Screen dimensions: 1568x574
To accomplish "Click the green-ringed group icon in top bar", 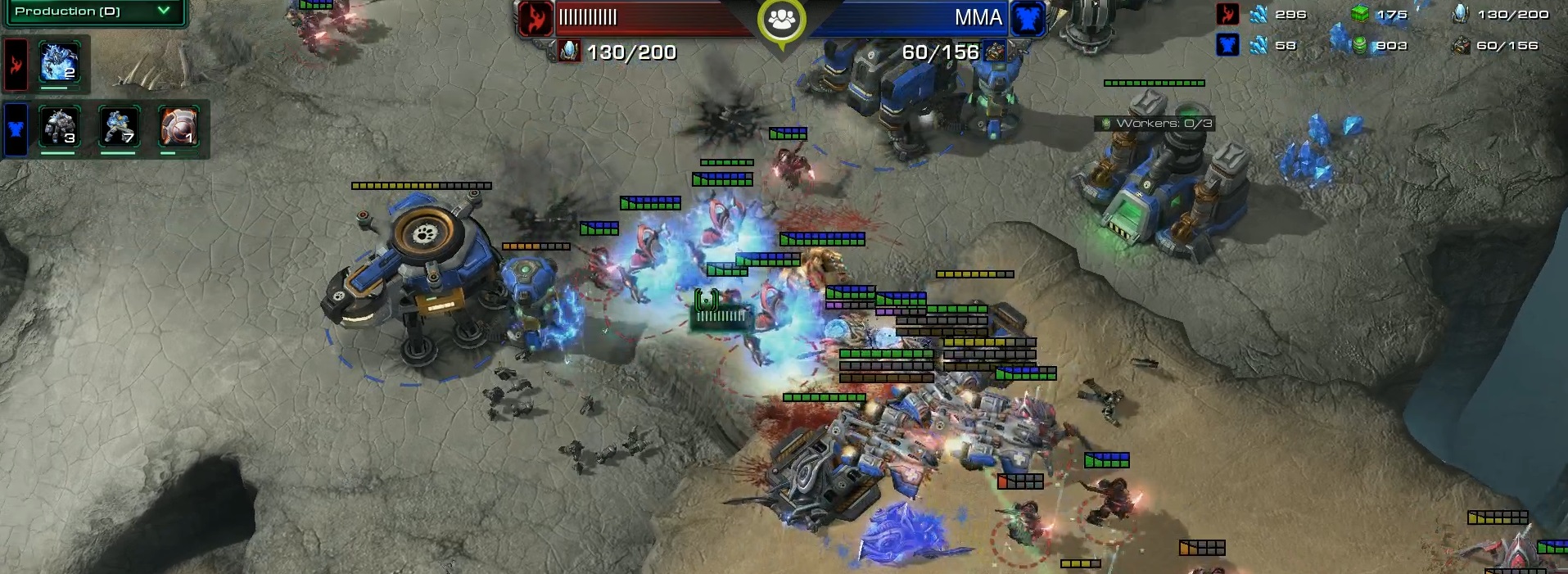I will (x=782, y=20).
